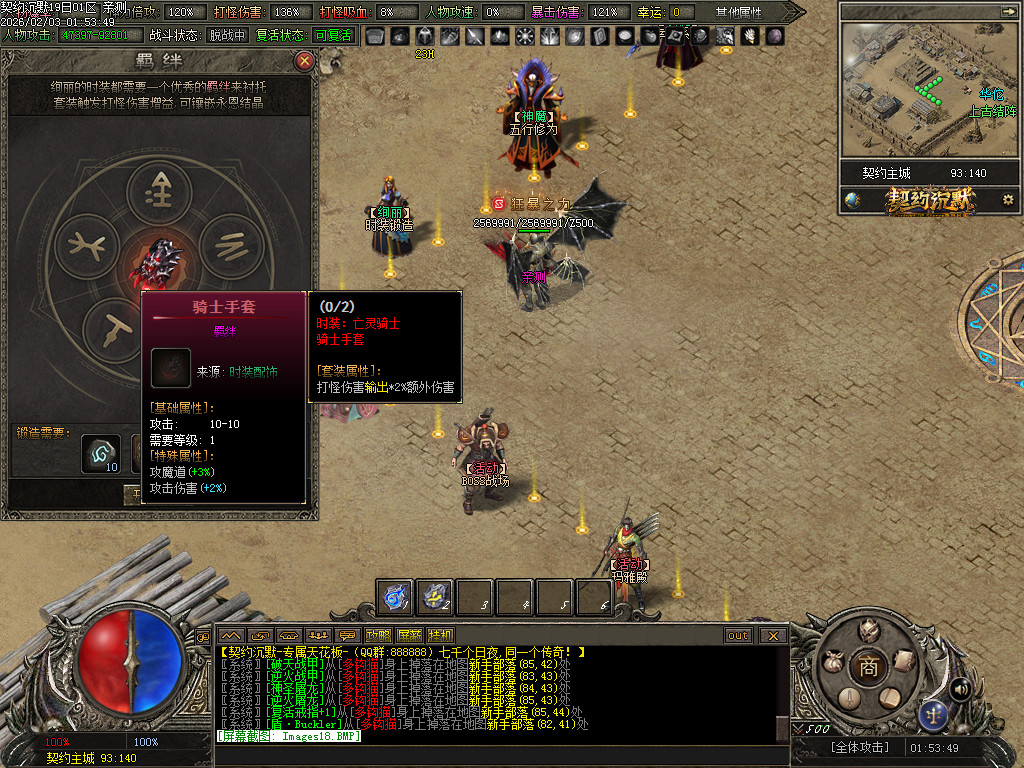Click the chat 'out' button
1024x768 pixels.
pos(738,635)
